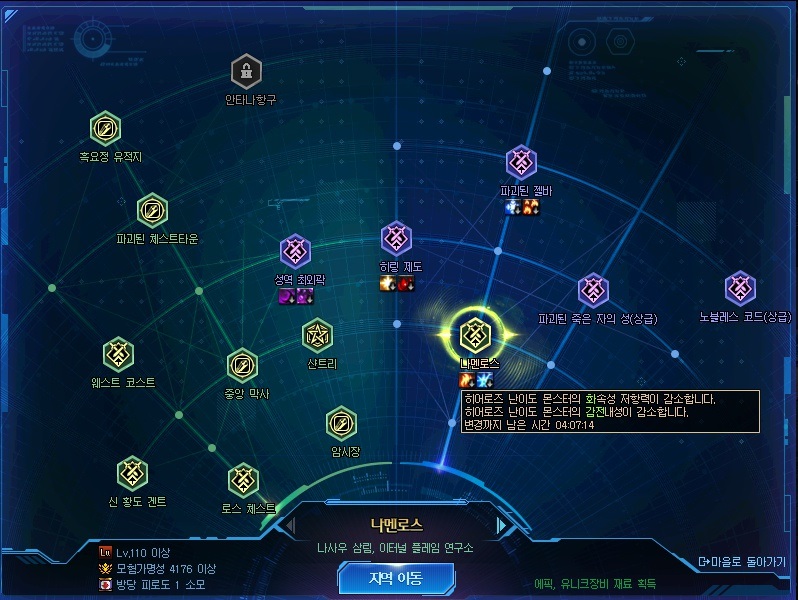Click the left arrow beside 나멘로스 title

click(292, 525)
